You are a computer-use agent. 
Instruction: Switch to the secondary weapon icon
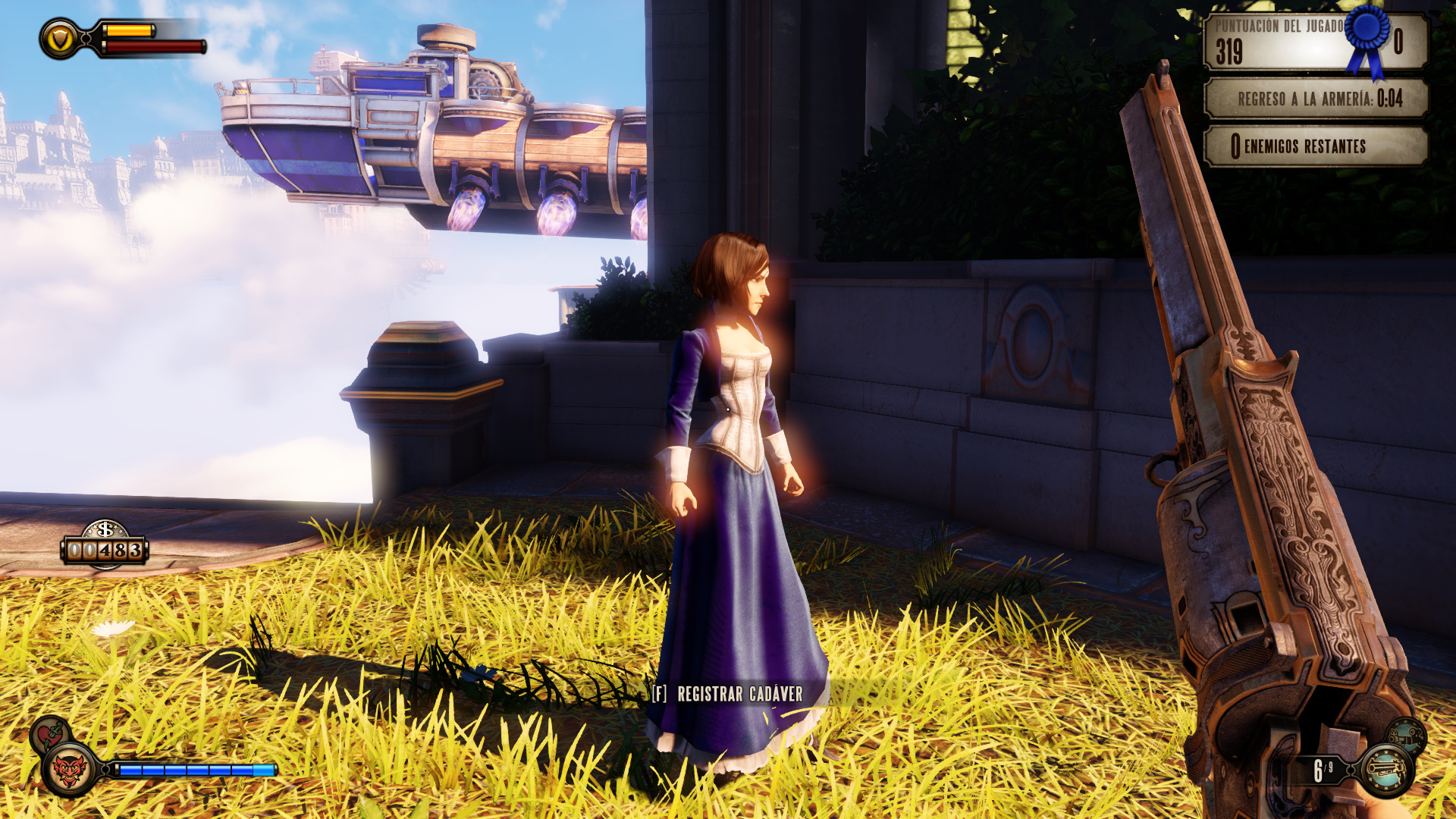pos(1407,735)
